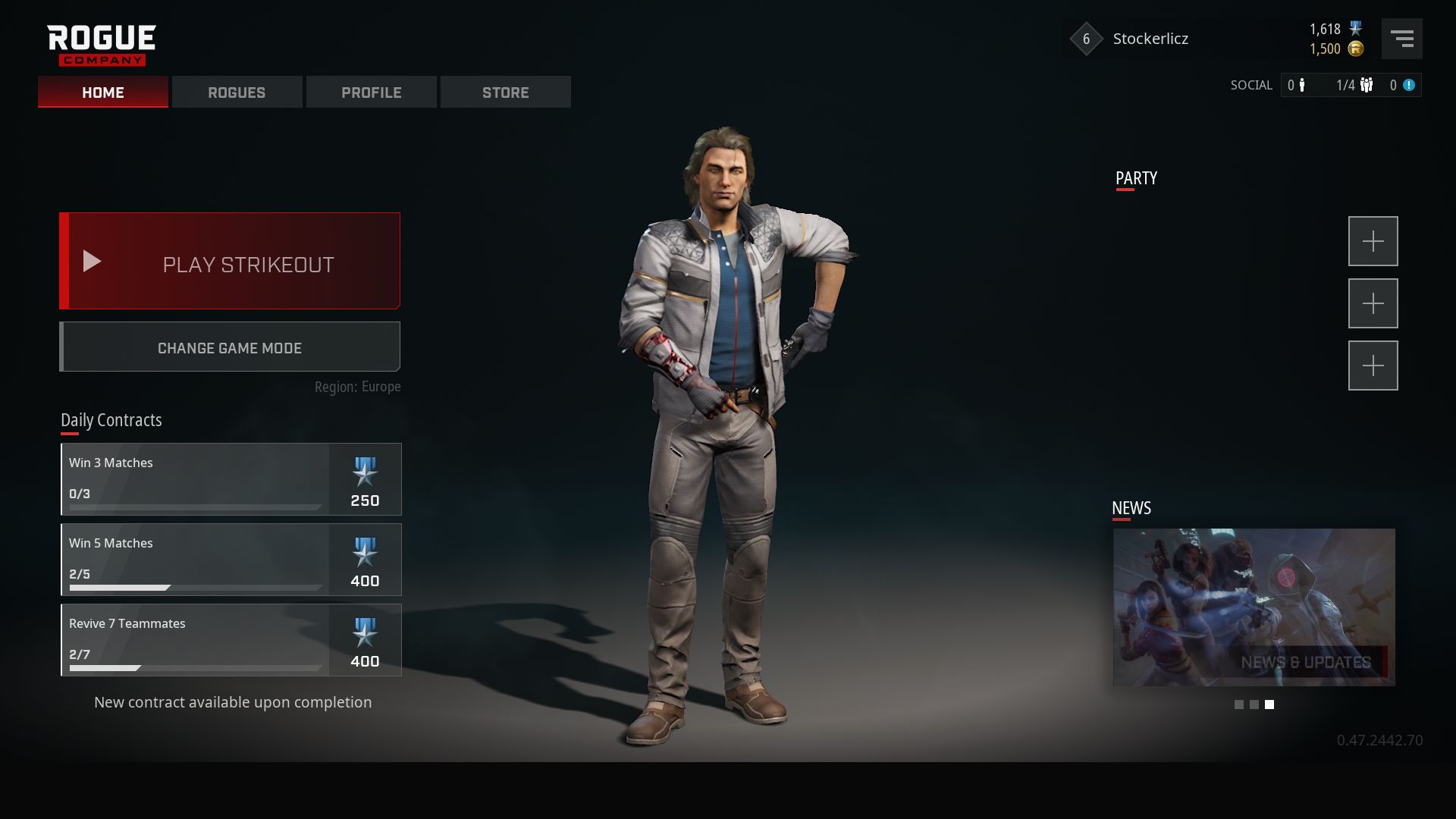View the Stockerlicz player profile name
This screenshot has height=819, width=1456.
[x=1150, y=39]
